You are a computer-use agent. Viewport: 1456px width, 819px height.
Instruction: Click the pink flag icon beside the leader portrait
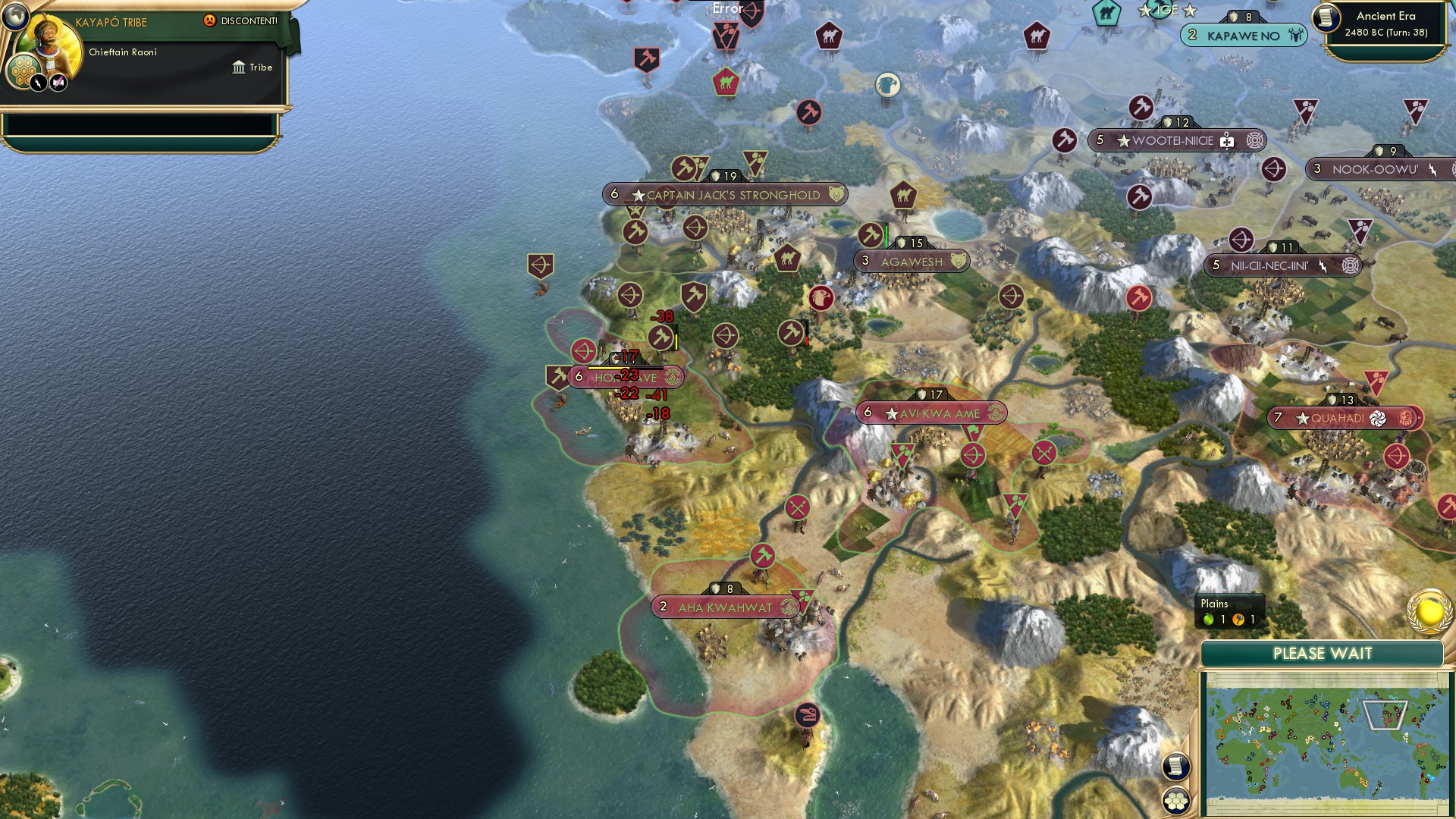pos(58,81)
